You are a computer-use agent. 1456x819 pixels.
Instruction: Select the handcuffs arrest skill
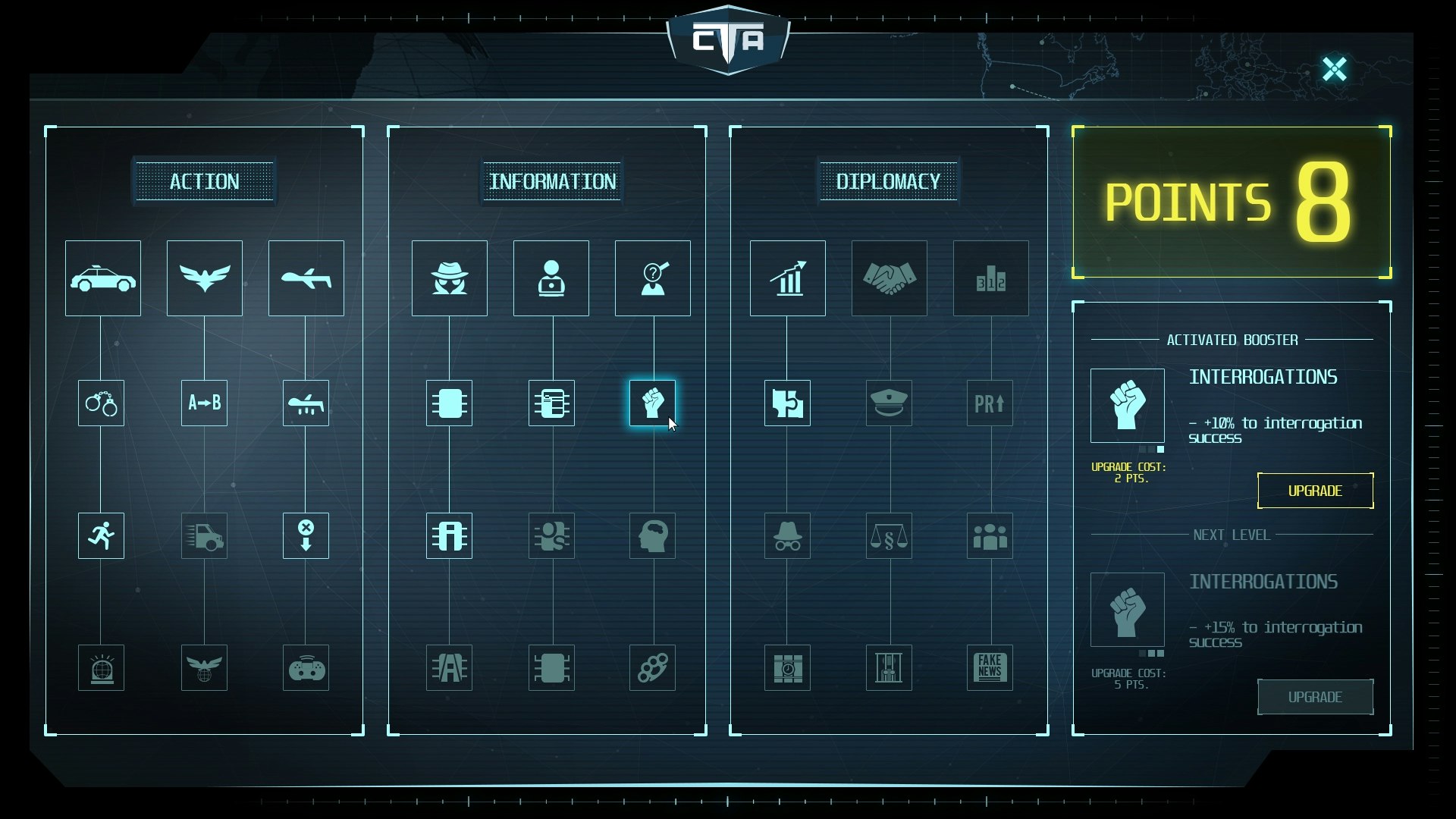101,403
